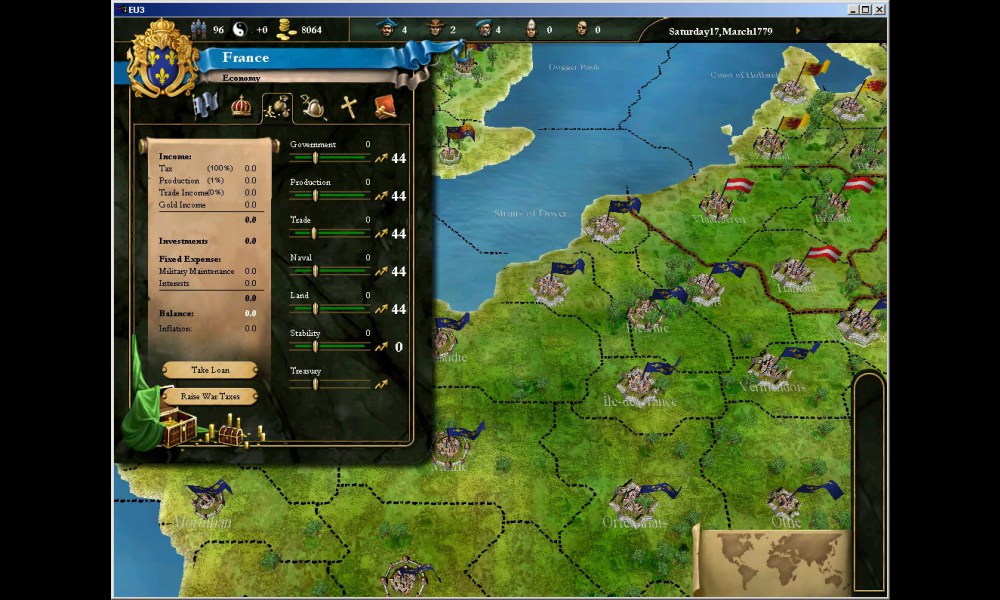Screen dimensions: 1000x600
Task: Click the France coat of arms shield
Action: click(163, 60)
